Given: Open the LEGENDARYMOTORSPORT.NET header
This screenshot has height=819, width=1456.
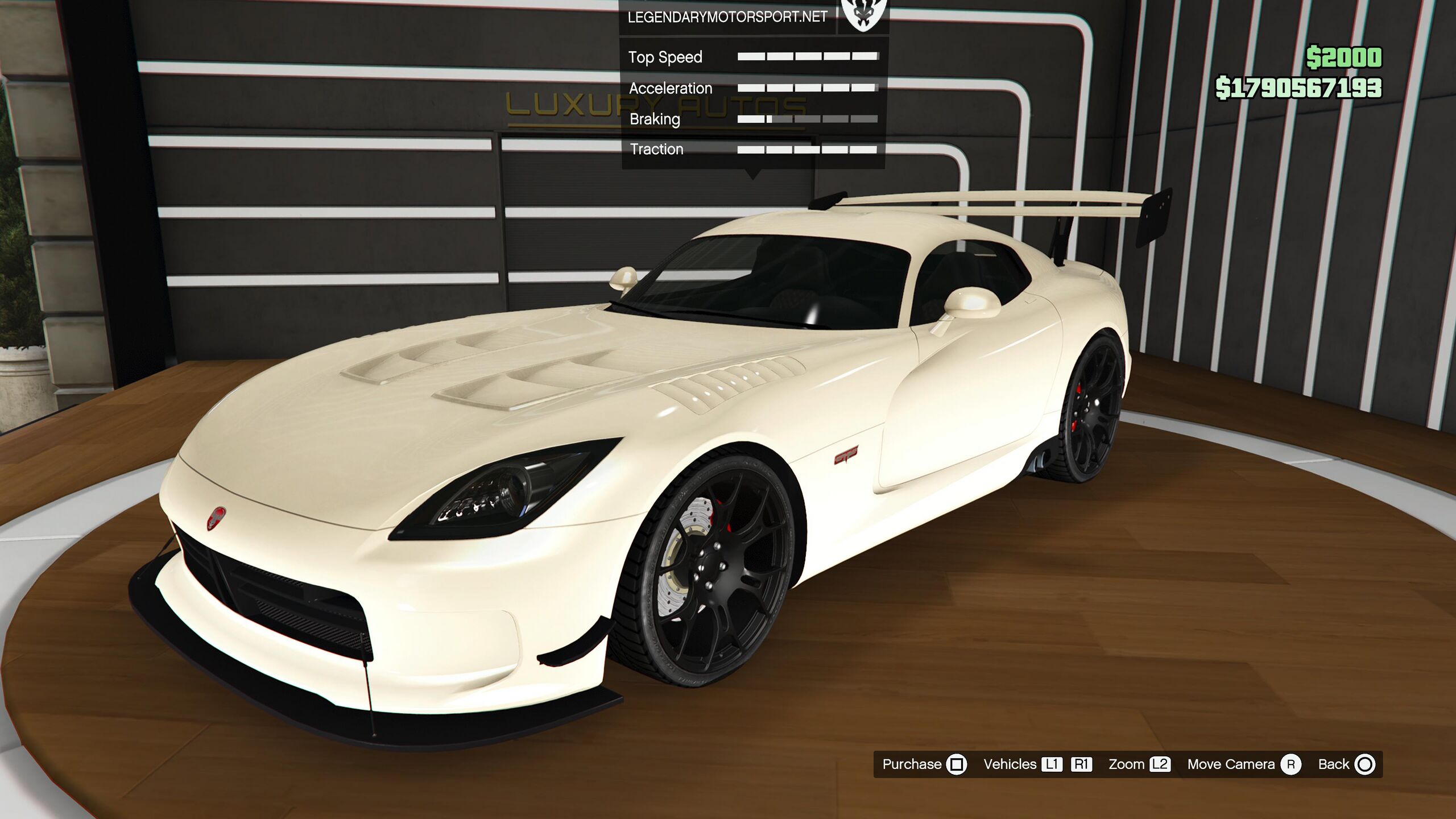Looking at the screenshot, I should click(x=727, y=17).
